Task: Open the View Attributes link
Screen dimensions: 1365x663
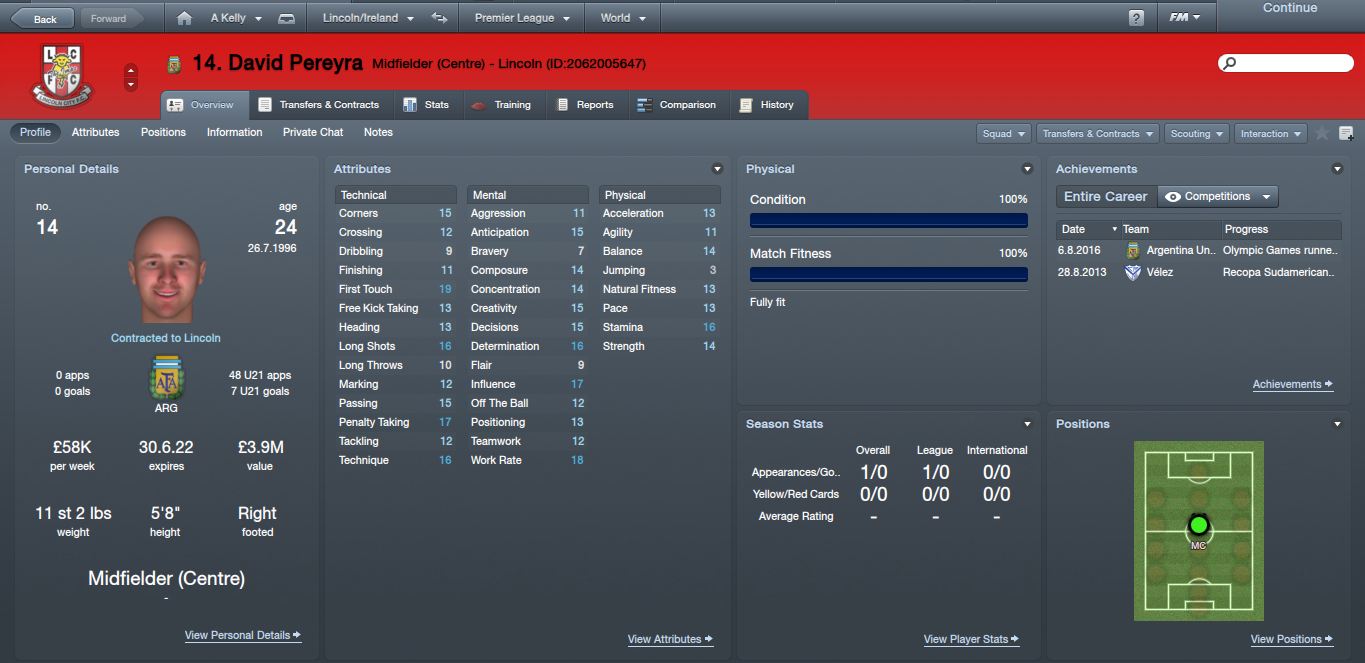Action: [x=670, y=639]
